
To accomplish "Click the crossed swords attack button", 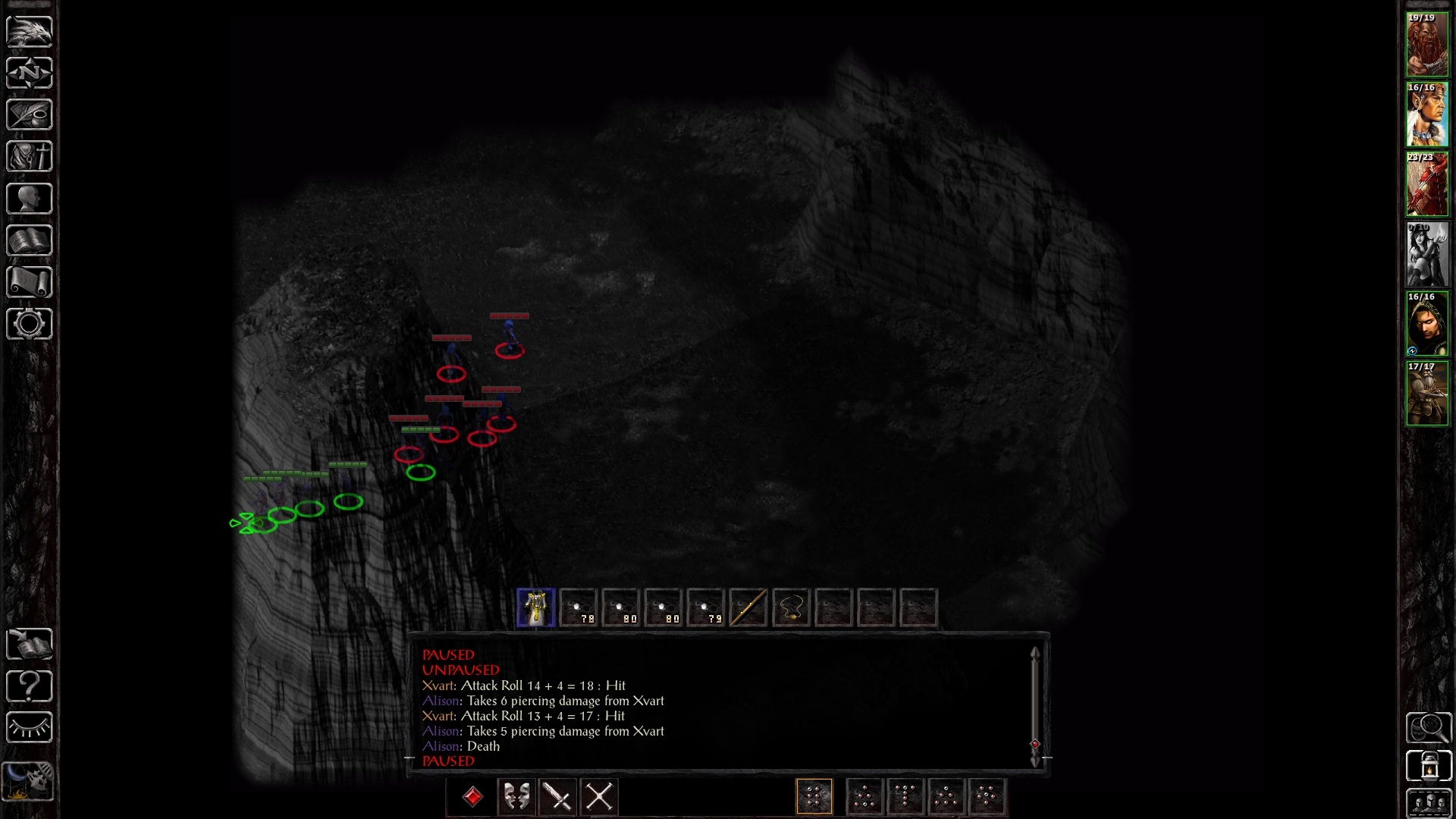I will 600,797.
